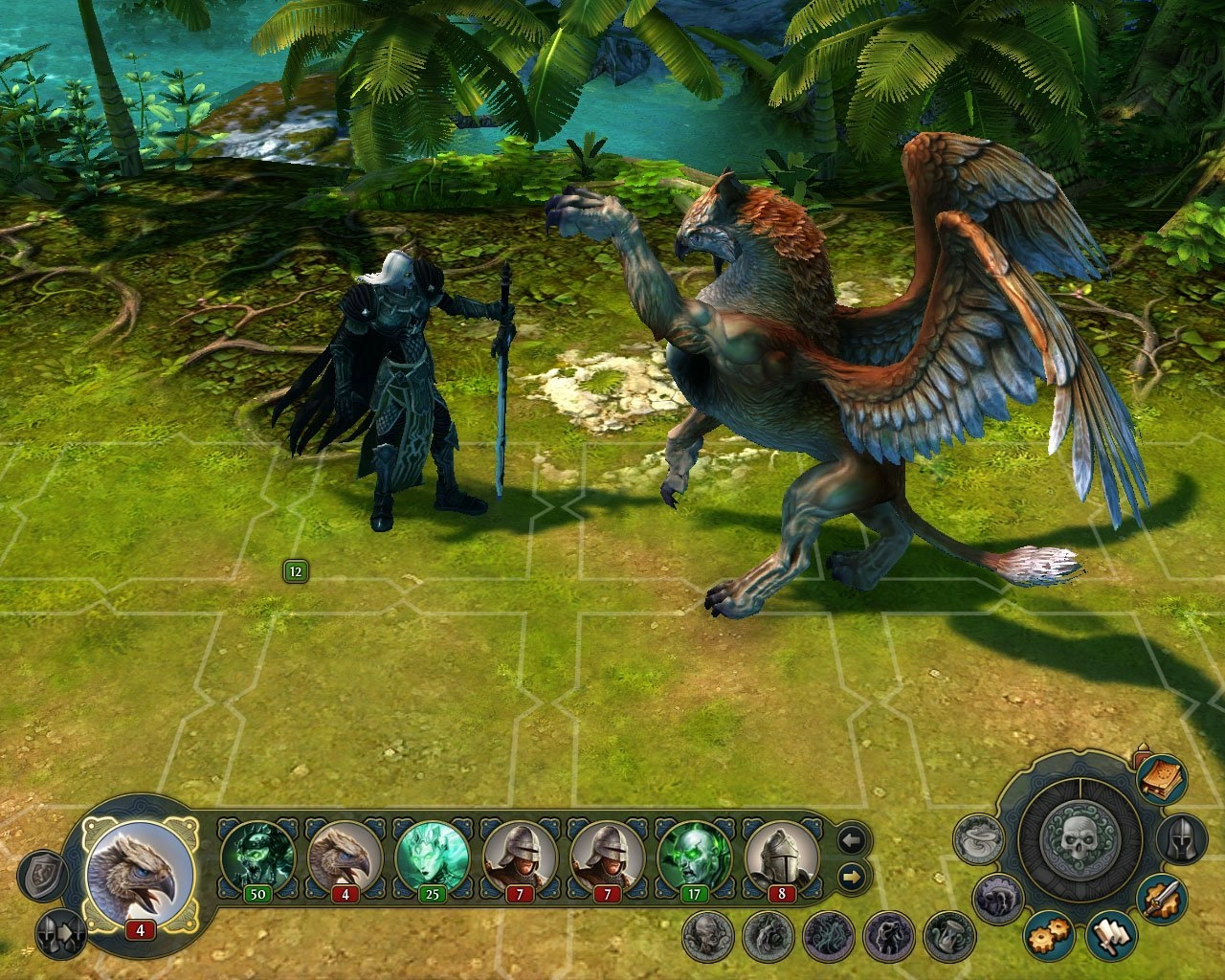Toggle auto-combat sword and gear icon

coord(1164,900)
